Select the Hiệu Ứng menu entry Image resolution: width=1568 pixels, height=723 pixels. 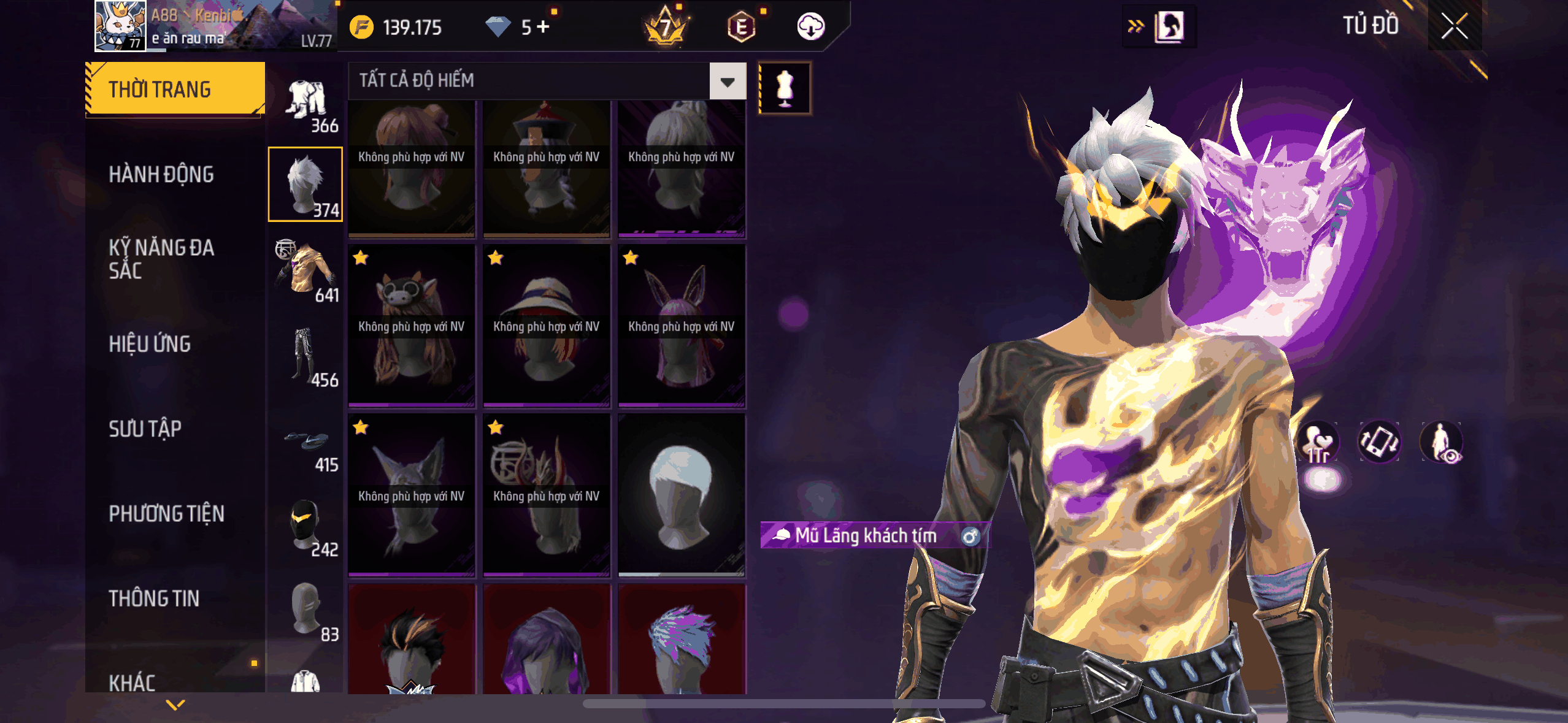(x=150, y=344)
